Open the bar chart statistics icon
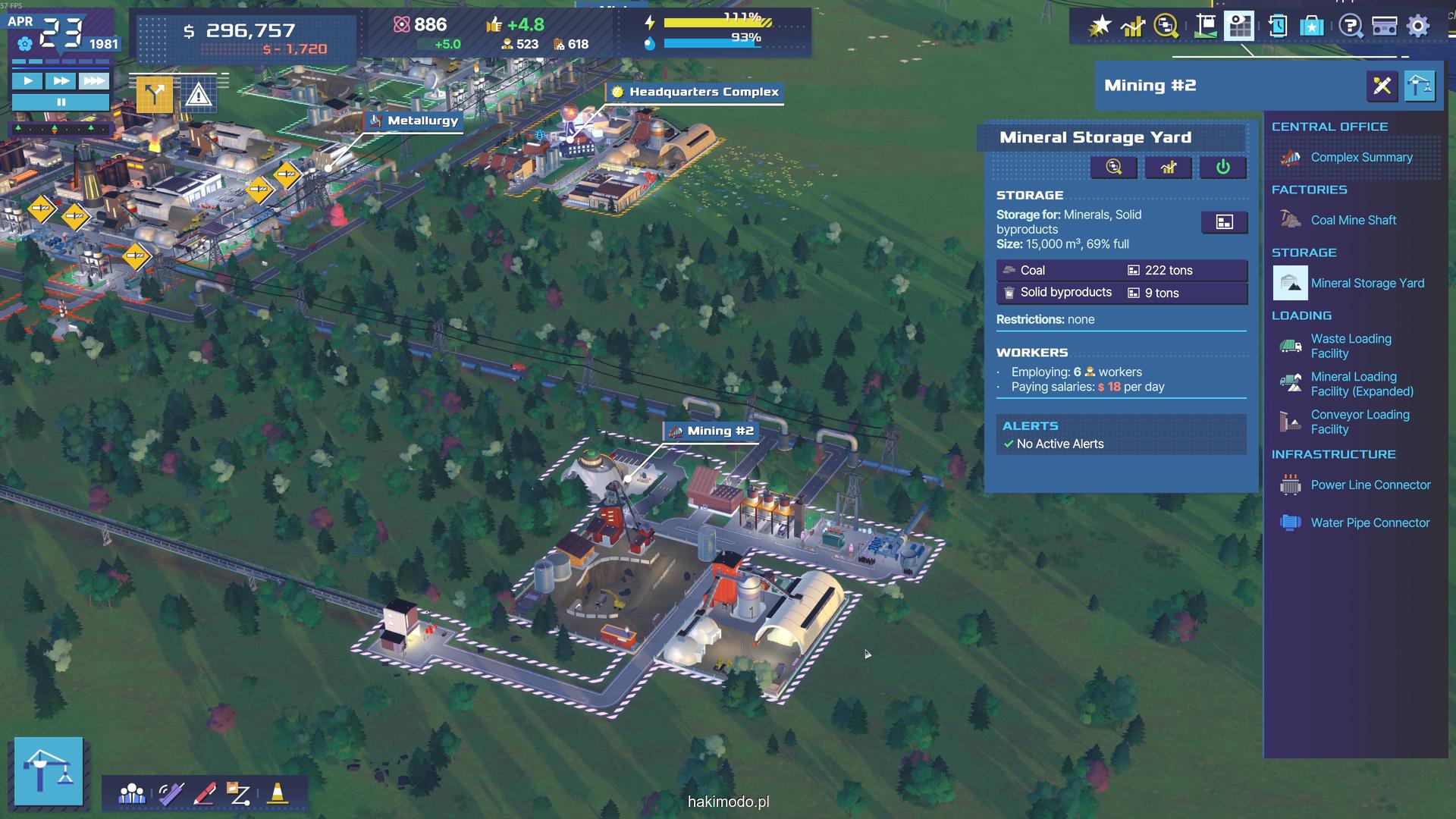 (1133, 27)
